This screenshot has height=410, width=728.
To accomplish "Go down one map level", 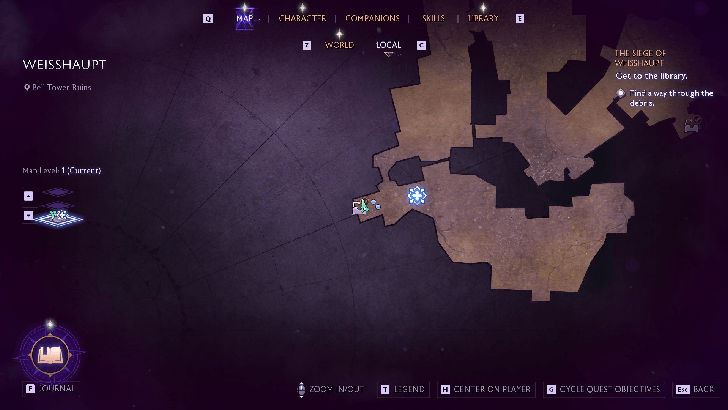I will pos(28,214).
